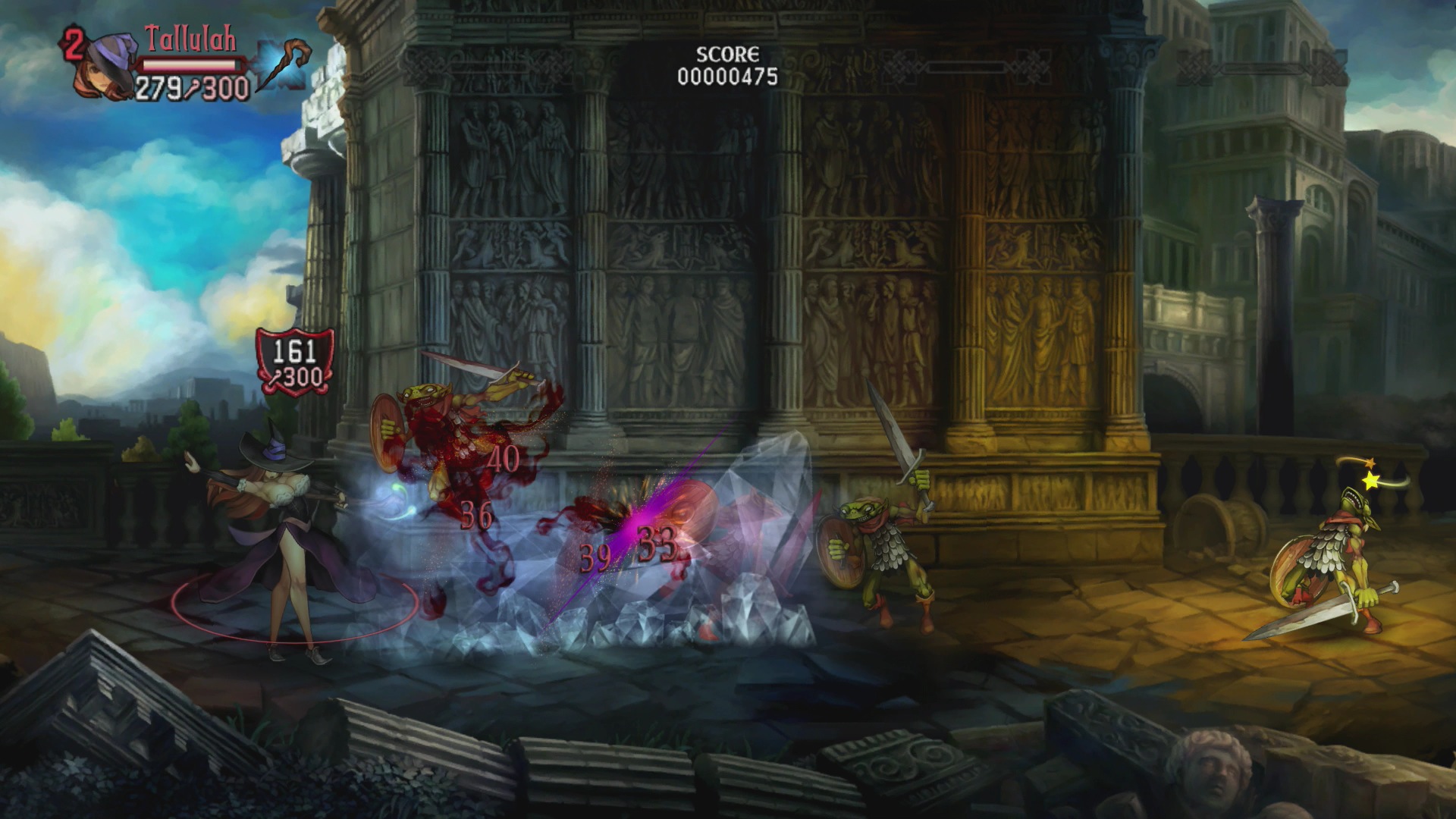Image resolution: width=1456 pixels, height=819 pixels.
Task: Click the score value 00000475
Action: [x=726, y=76]
